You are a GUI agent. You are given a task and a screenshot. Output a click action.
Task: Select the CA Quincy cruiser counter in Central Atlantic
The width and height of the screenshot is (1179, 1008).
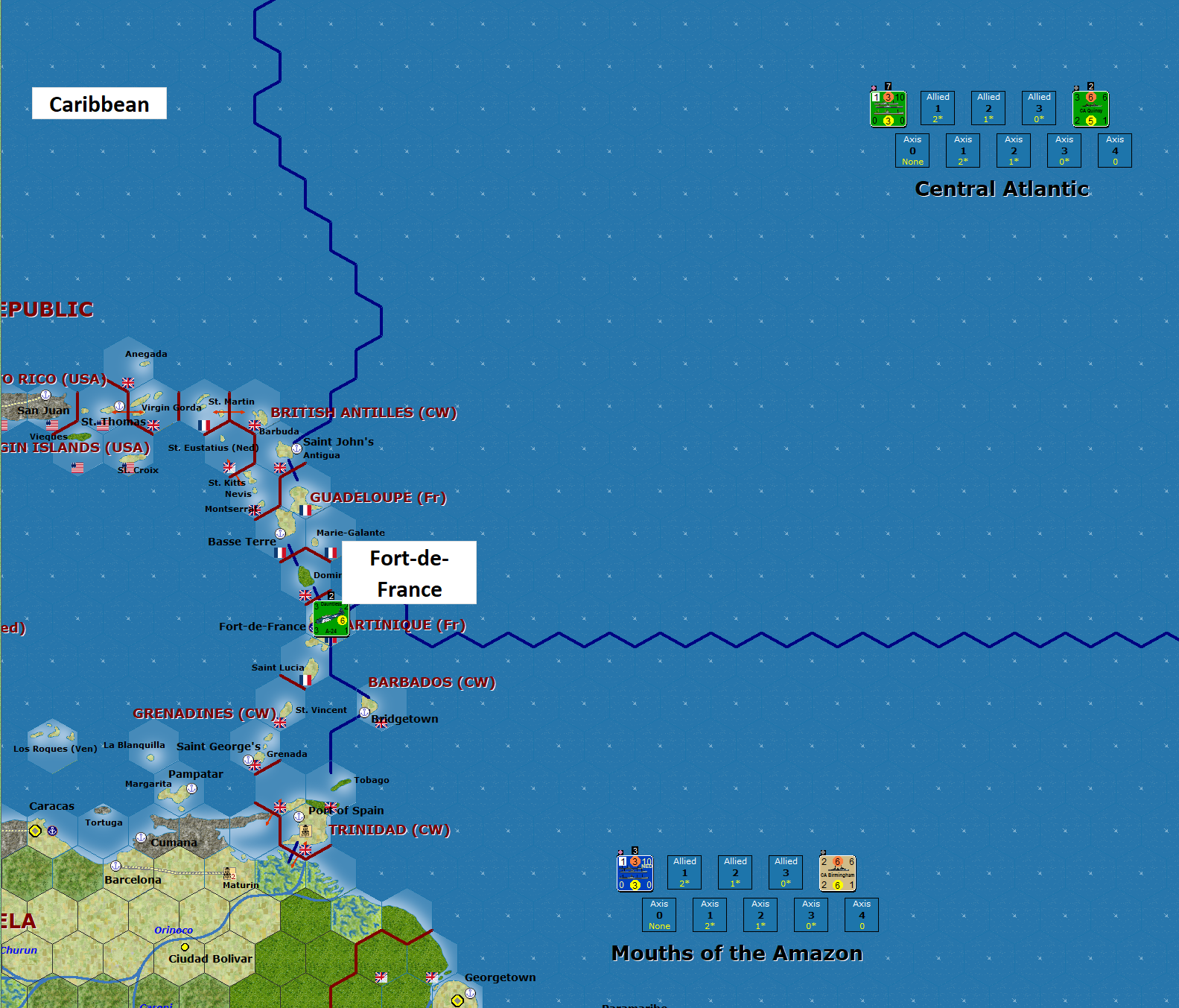click(1090, 108)
